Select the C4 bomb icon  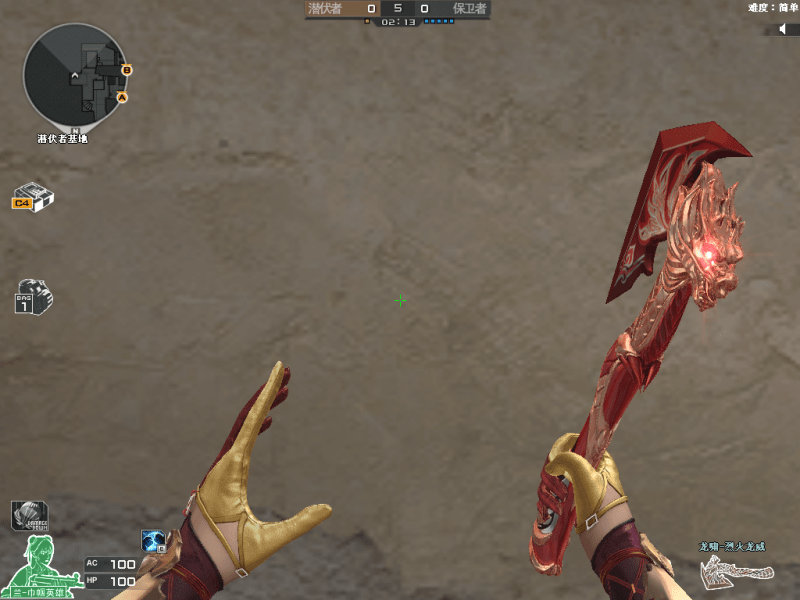(33, 197)
